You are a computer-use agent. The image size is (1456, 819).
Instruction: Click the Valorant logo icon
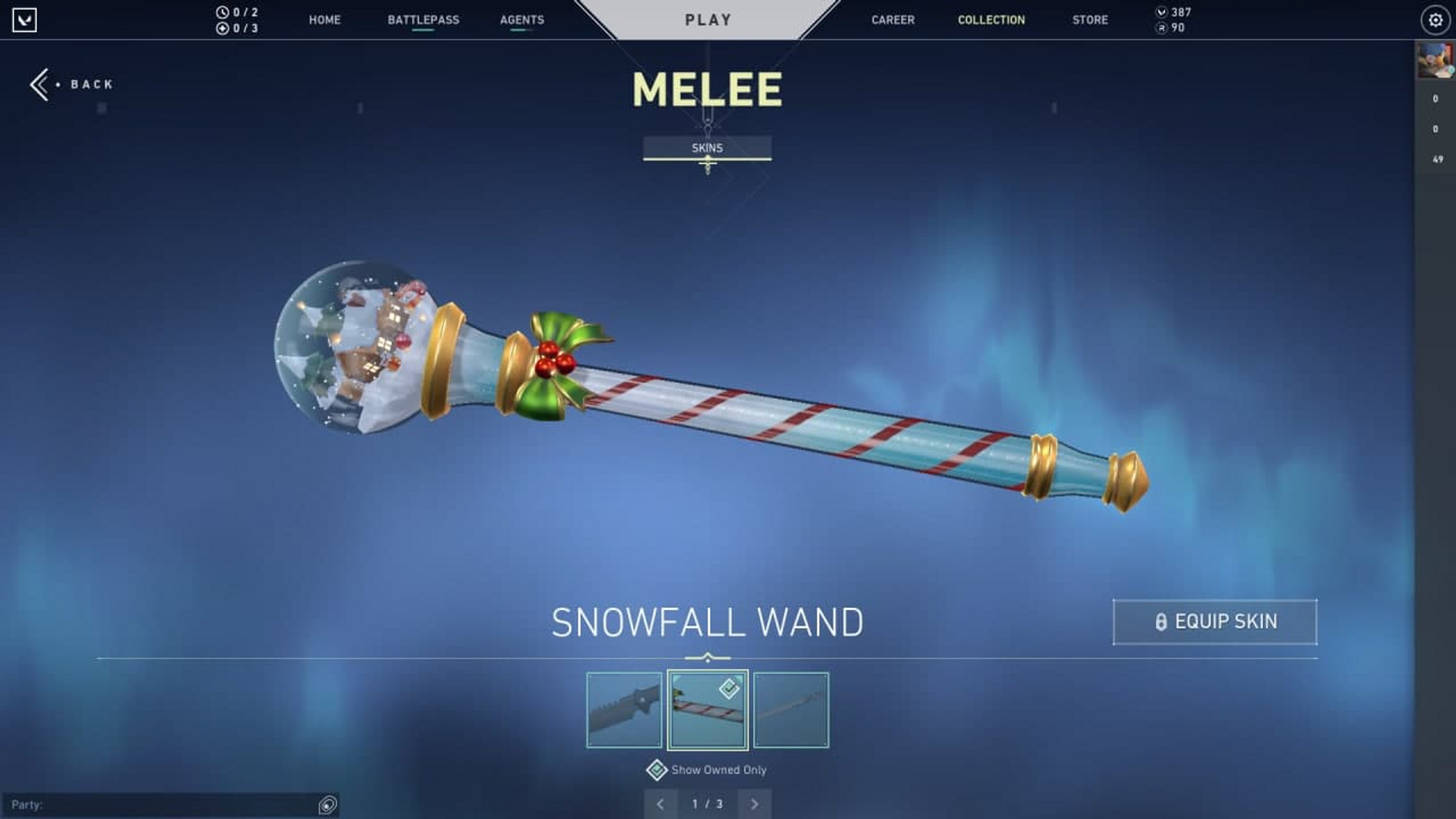(25, 20)
